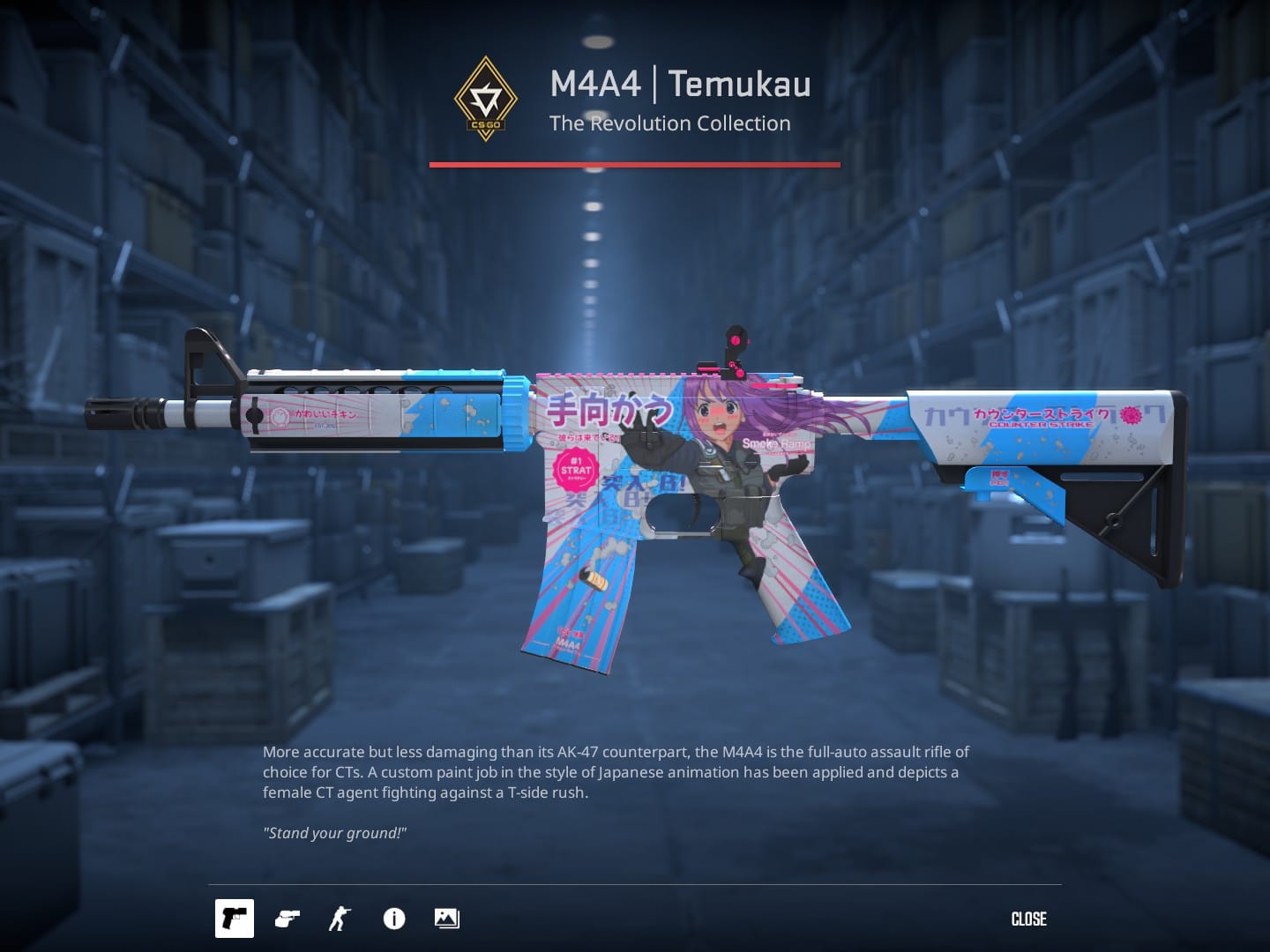
Task: Close the weapon inspect screen
Action: pyautogui.click(x=1028, y=919)
